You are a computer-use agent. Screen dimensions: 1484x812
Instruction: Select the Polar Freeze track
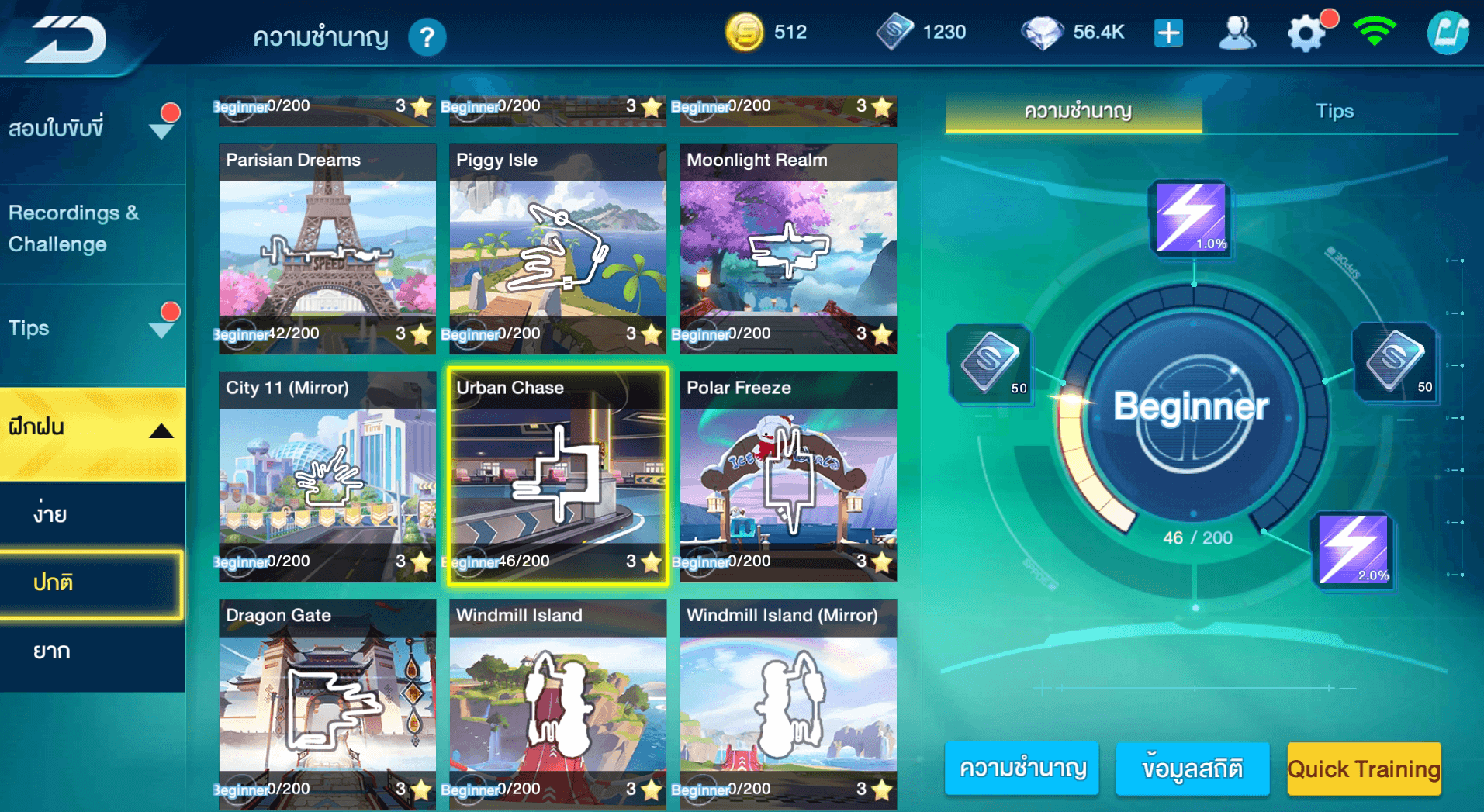coord(788,476)
